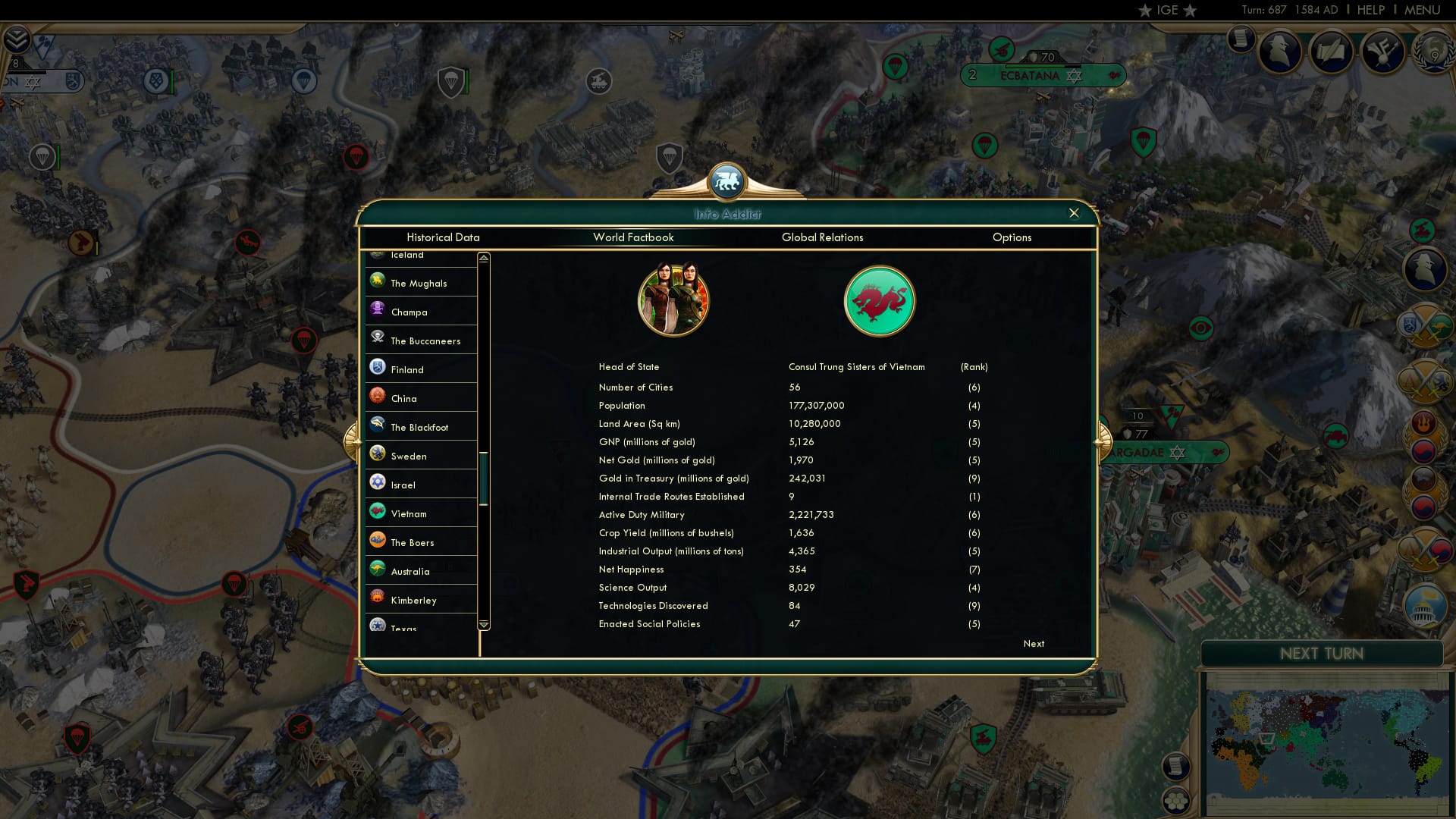Open the espionage overview spy icon

click(1281, 52)
